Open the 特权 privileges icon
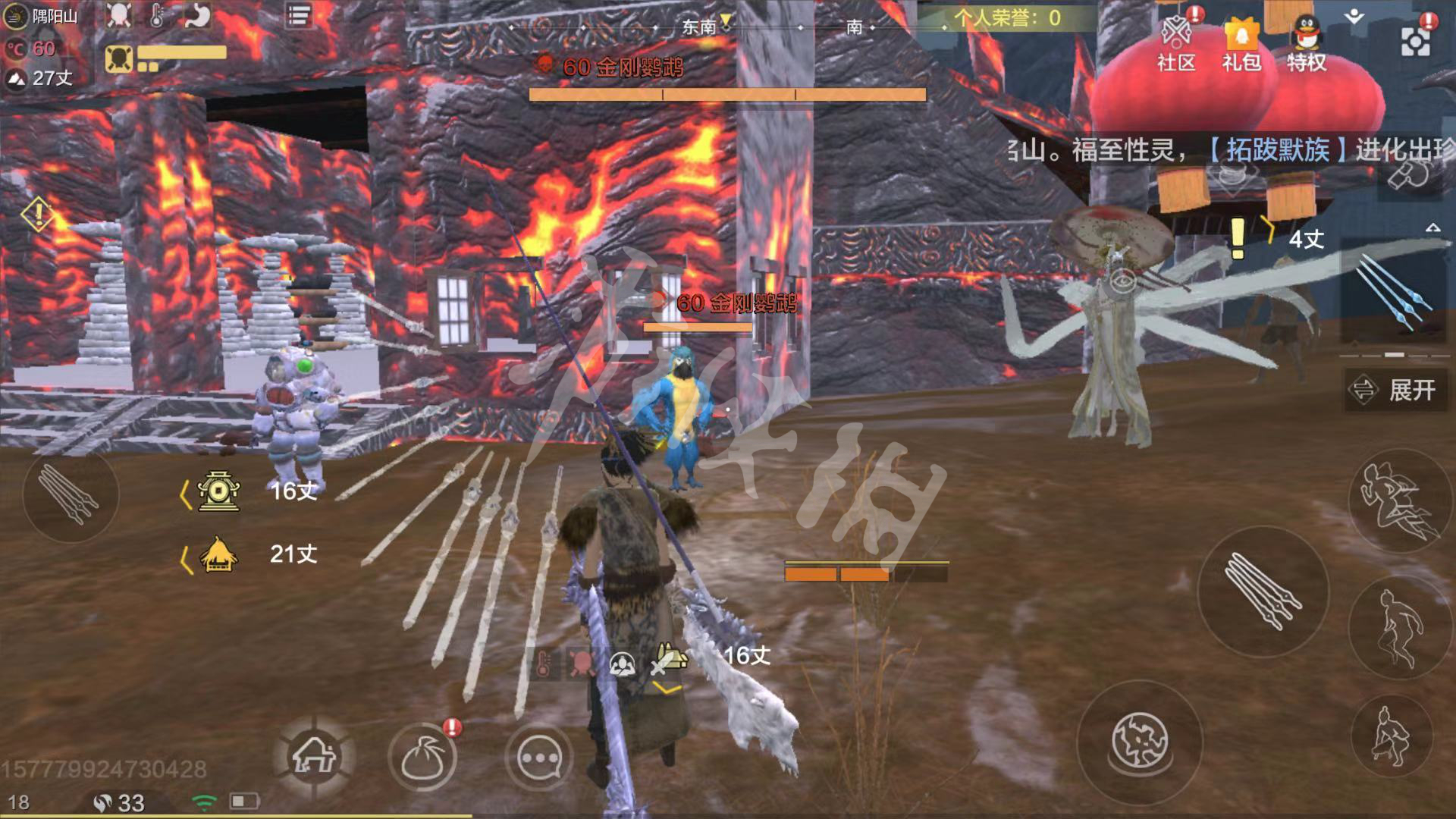 [x=1306, y=44]
